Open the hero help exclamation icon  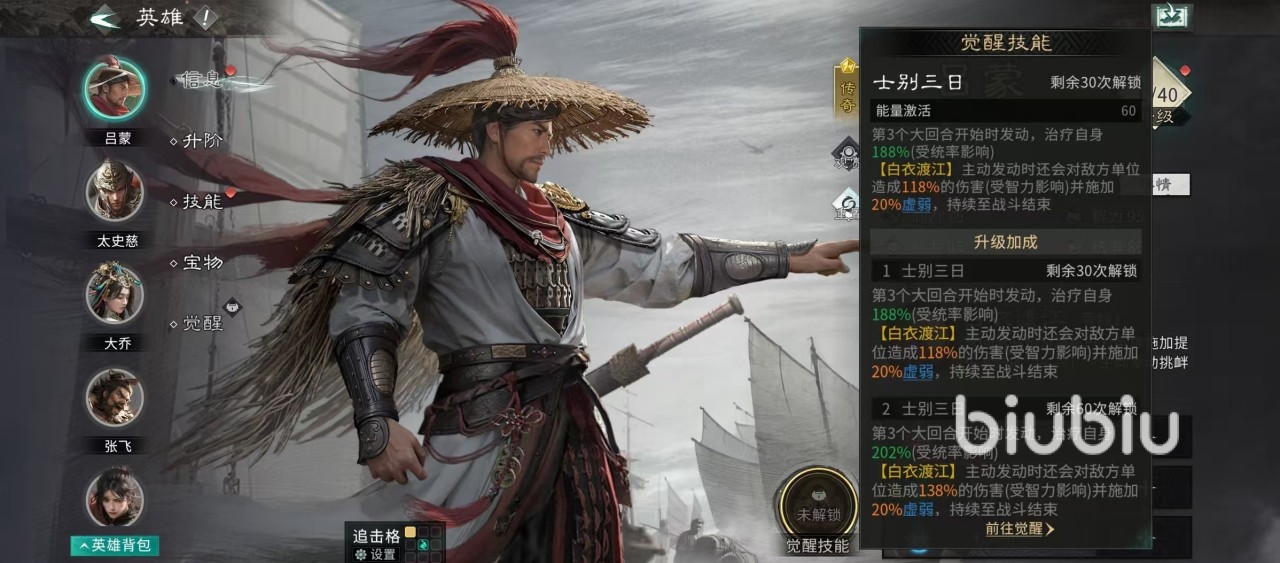pyautogui.click(x=204, y=19)
